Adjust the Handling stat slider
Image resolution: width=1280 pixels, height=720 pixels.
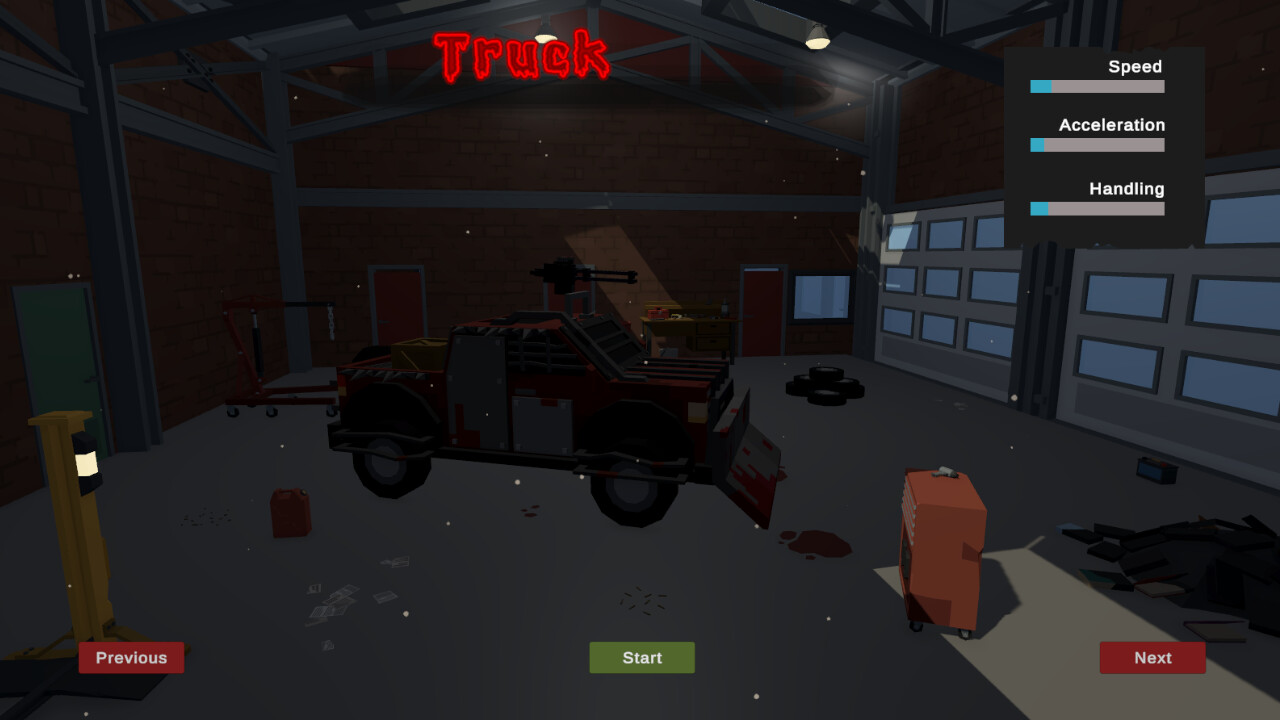click(1095, 209)
